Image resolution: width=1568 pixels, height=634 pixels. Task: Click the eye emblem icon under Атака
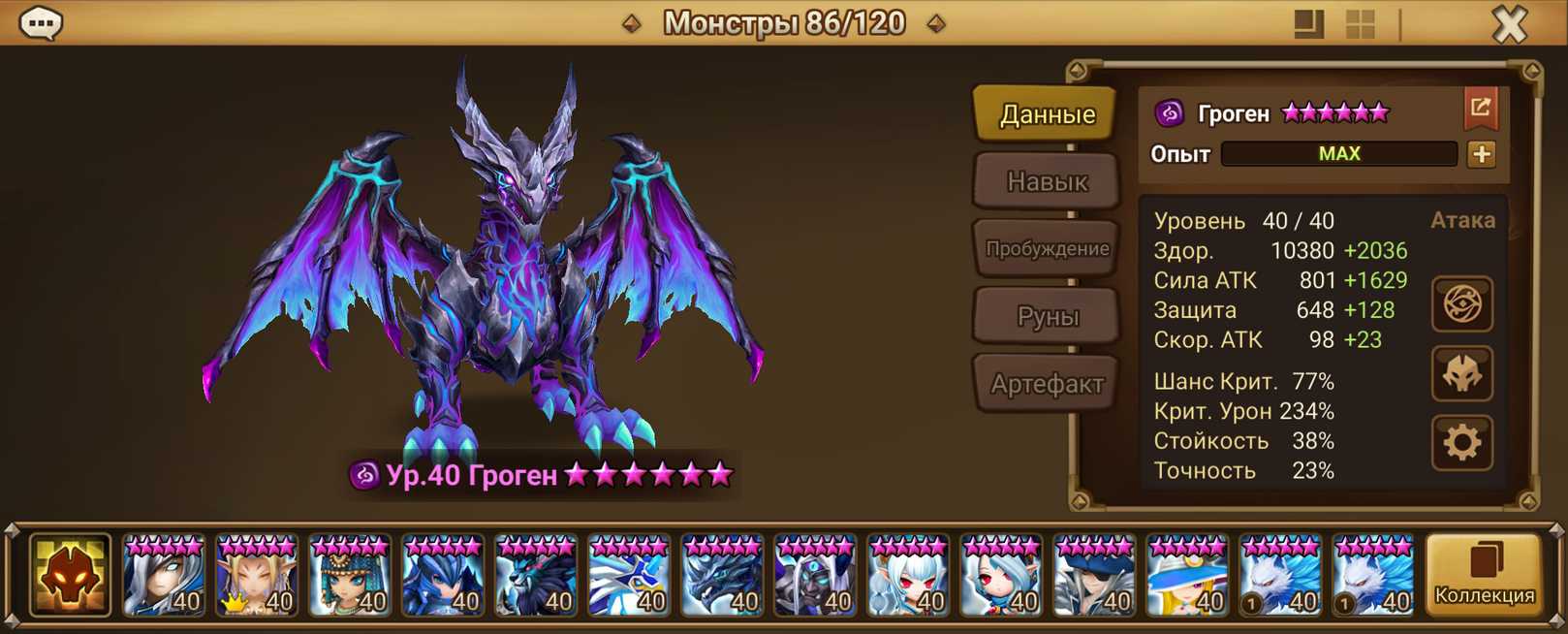1461,304
